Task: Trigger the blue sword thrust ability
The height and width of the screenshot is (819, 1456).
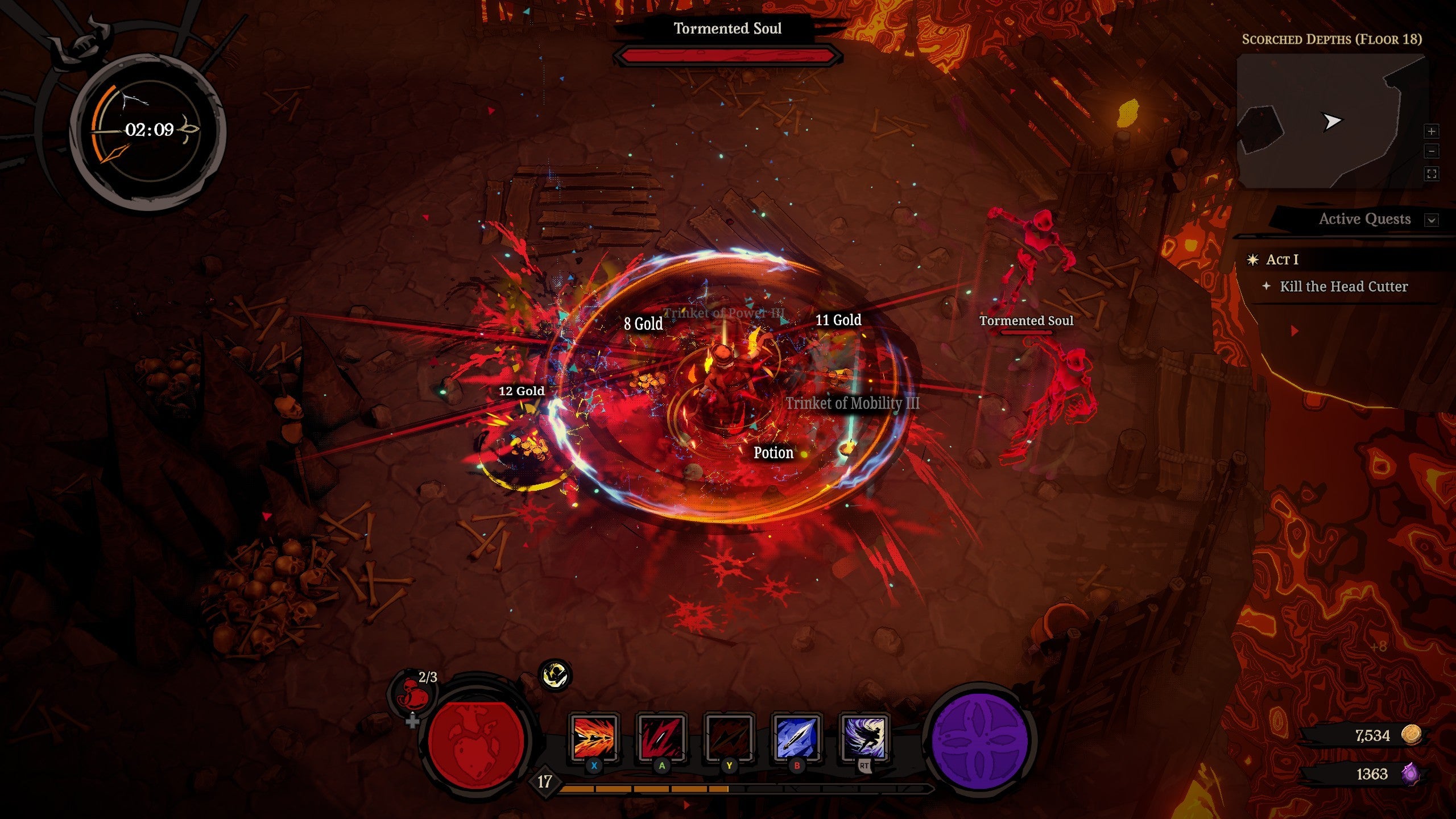Action: (796, 738)
